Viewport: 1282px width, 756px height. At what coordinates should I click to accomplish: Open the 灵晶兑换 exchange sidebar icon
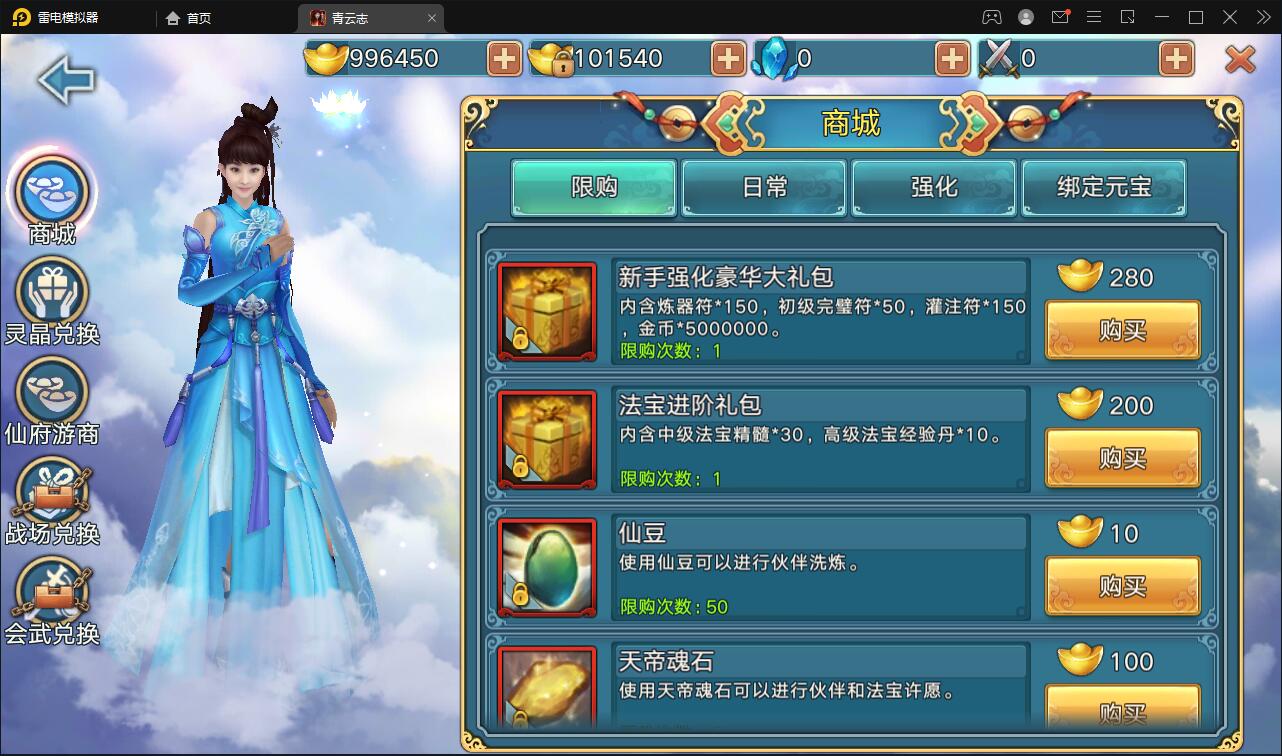tap(51, 292)
